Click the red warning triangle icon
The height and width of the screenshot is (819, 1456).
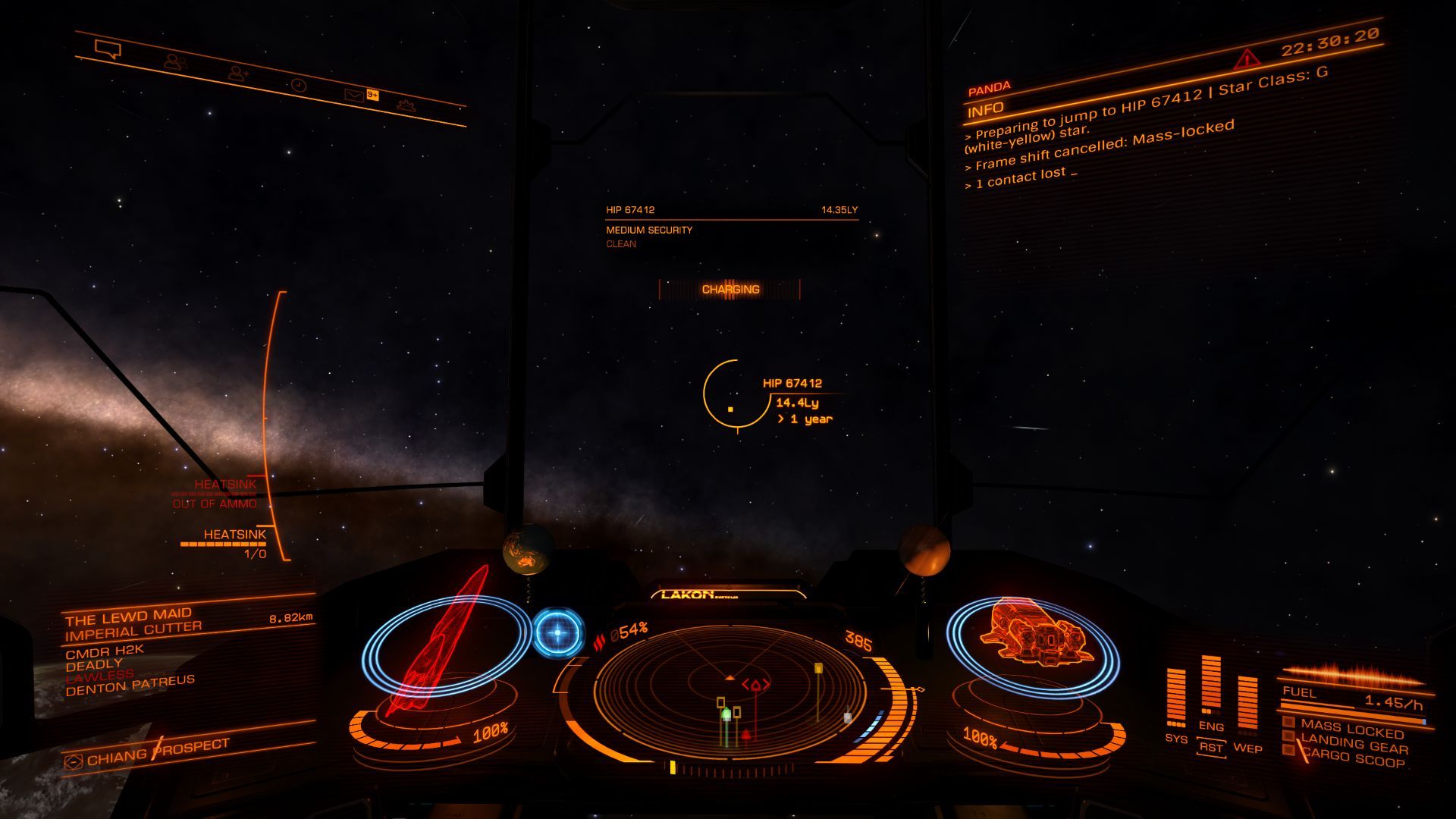coord(1246,59)
